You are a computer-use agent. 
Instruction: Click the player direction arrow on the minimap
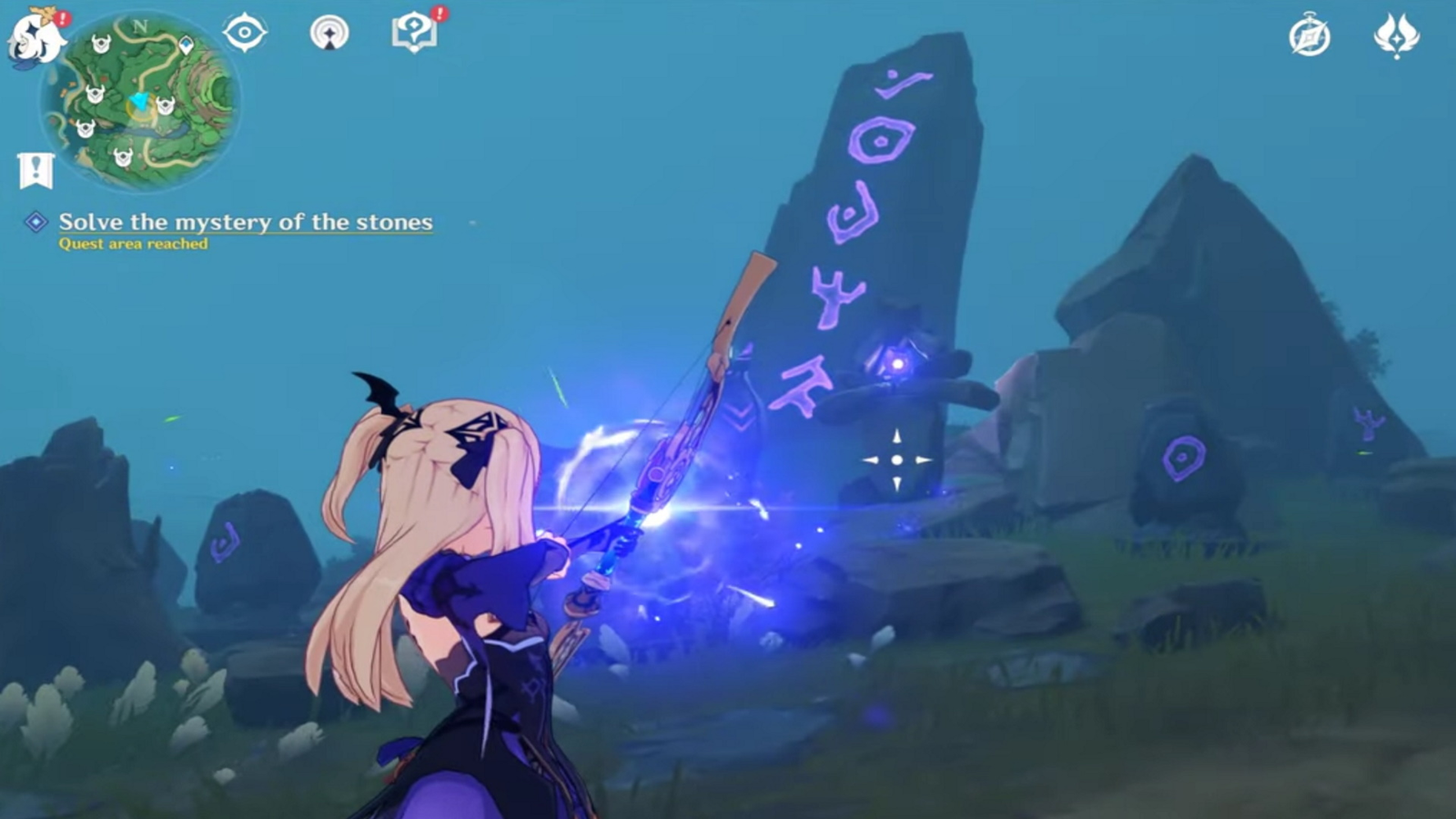pos(138,102)
